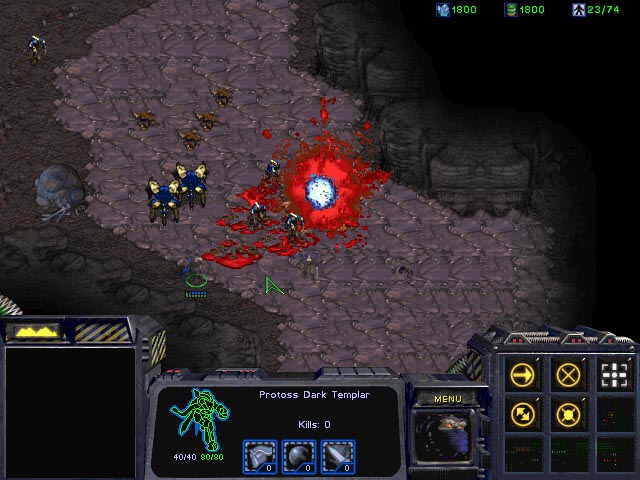Issue the Move command arrow
640x480 pixels.
point(522,375)
